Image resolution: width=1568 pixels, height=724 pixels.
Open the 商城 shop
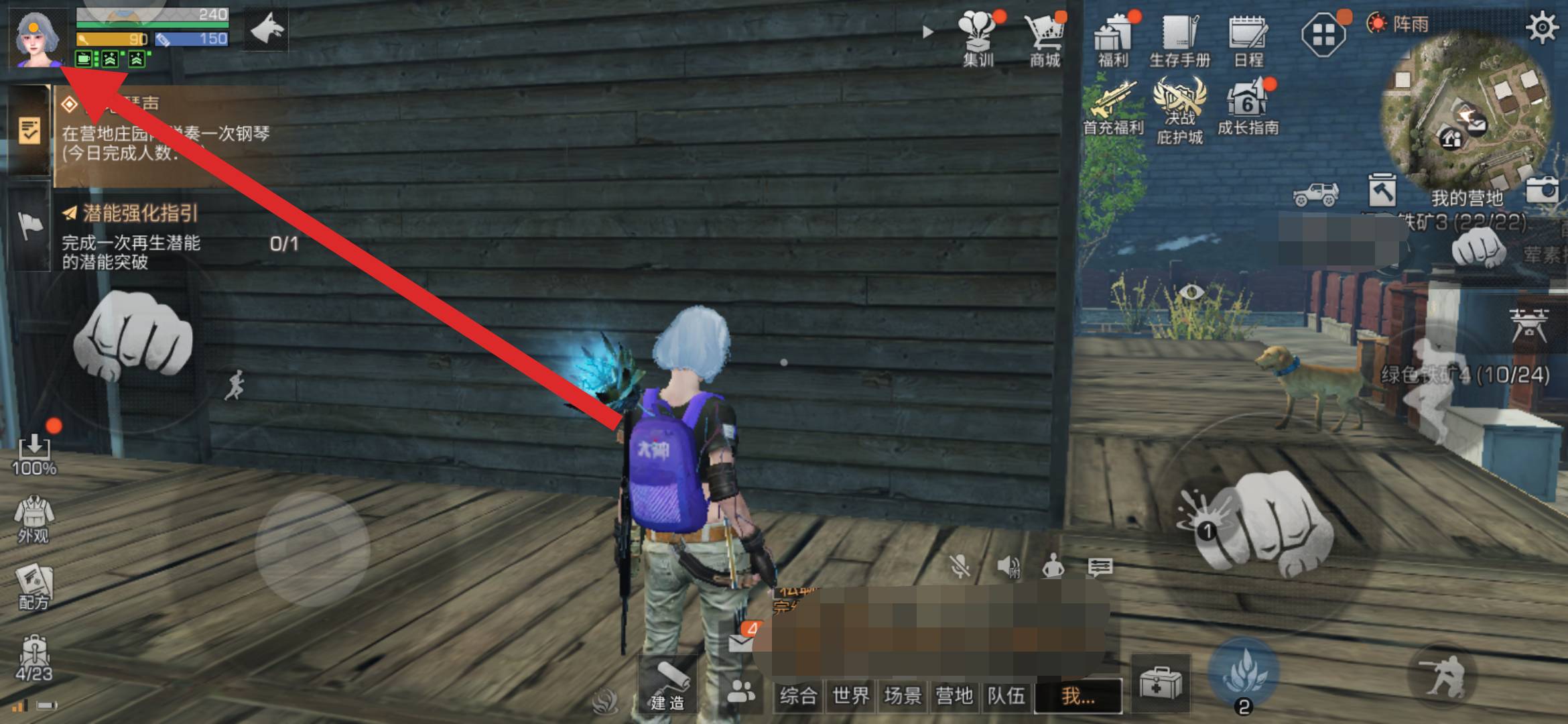1045,39
